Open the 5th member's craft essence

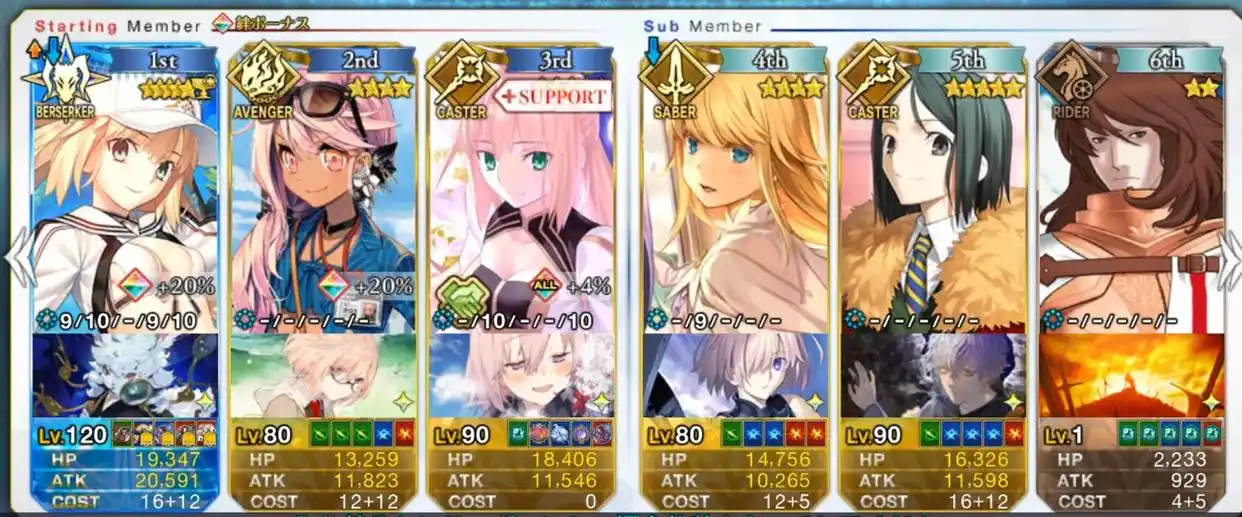(934, 375)
